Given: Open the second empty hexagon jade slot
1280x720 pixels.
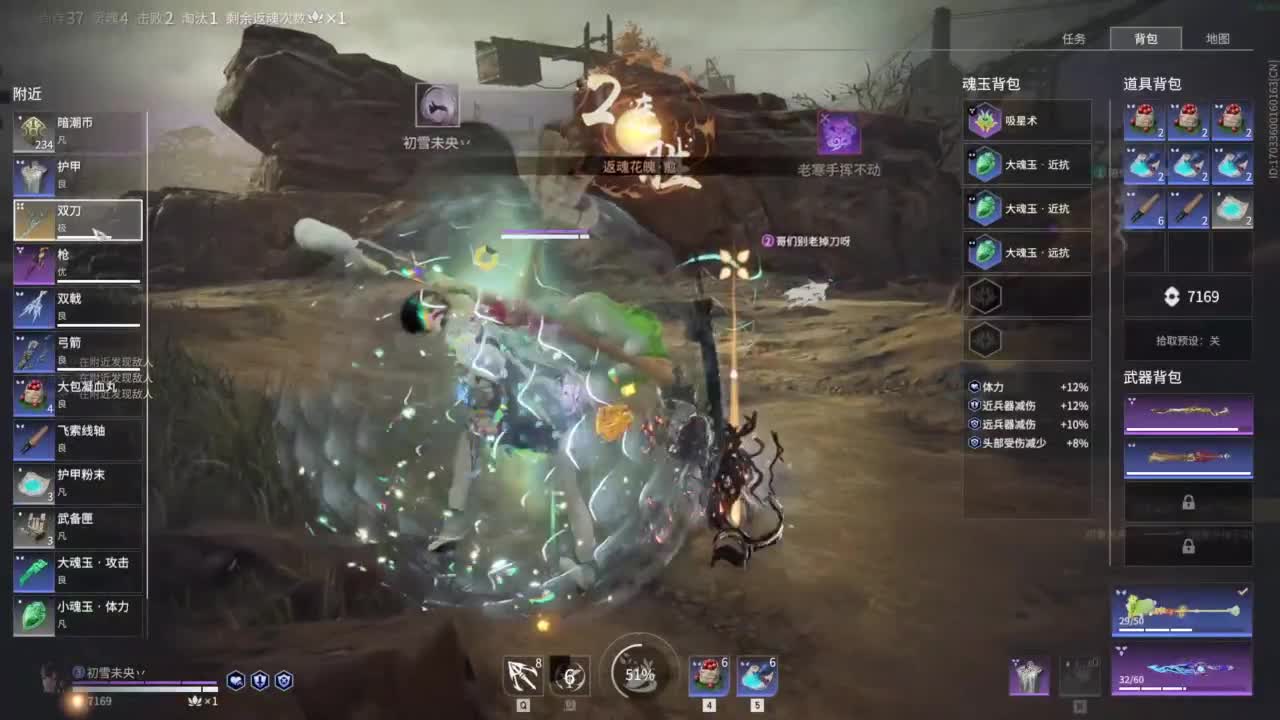Looking at the screenshot, I should tap(985, 341).
